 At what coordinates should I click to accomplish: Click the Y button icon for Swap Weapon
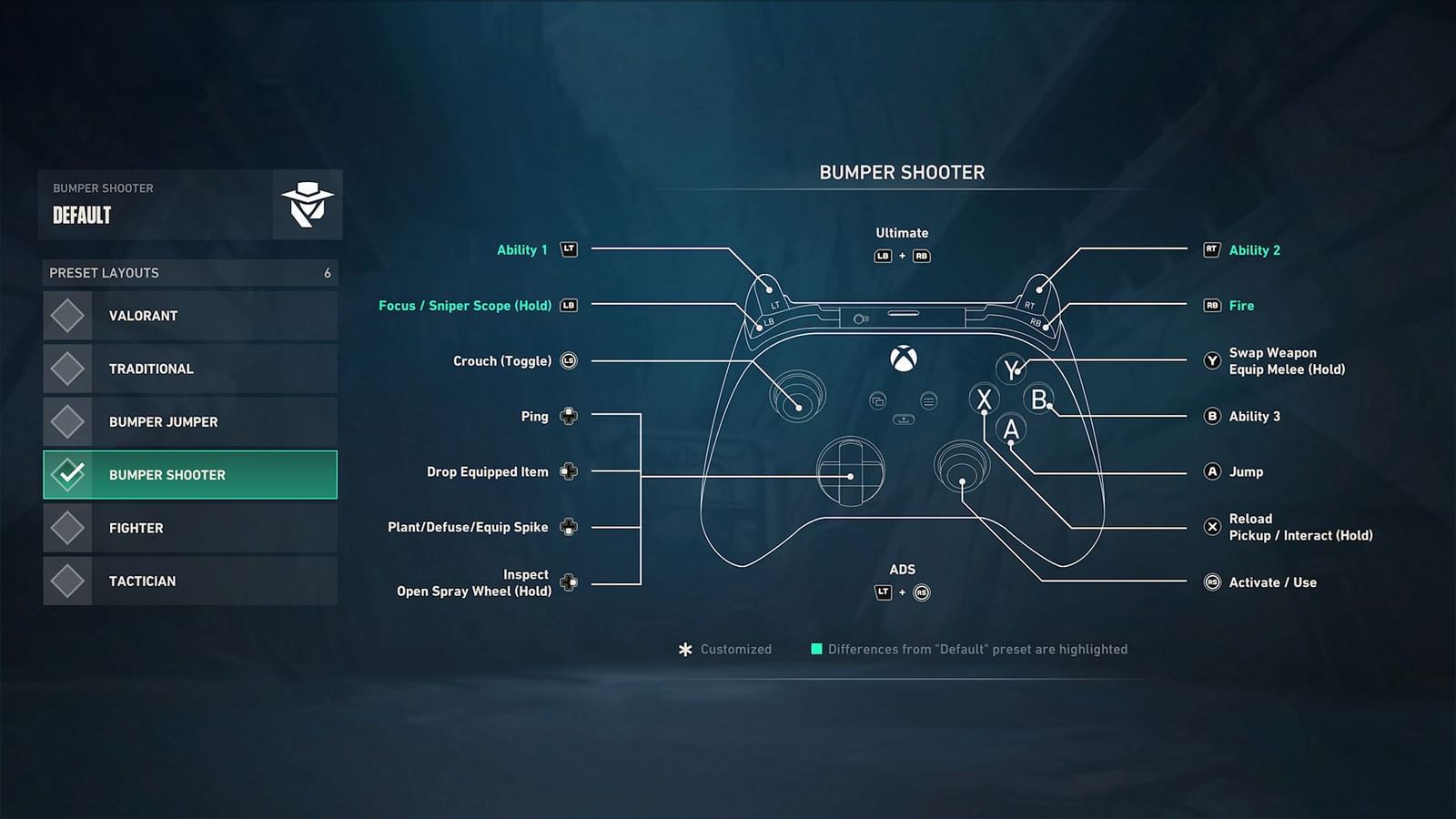coord(1212,361)
